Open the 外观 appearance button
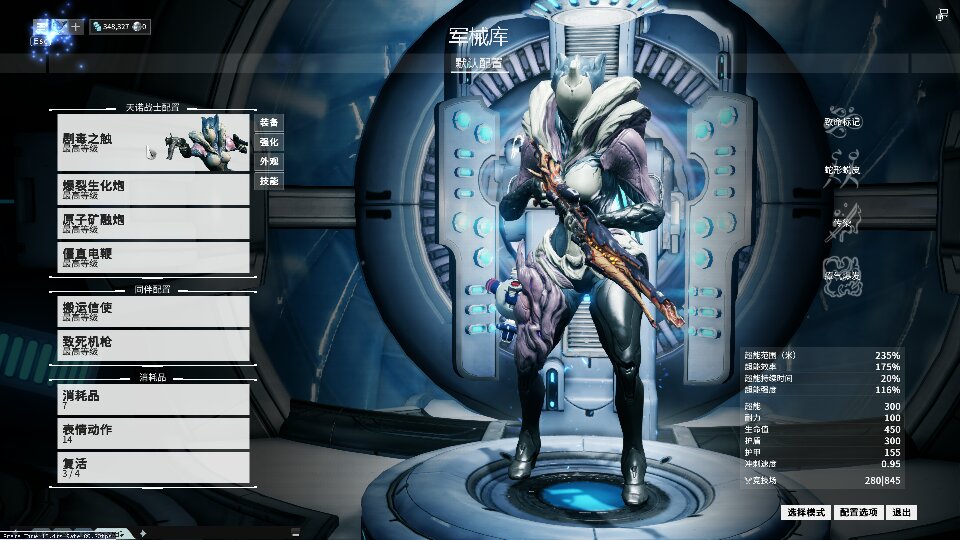The height and width of the screenshot is (540, 960). point(269,161)
